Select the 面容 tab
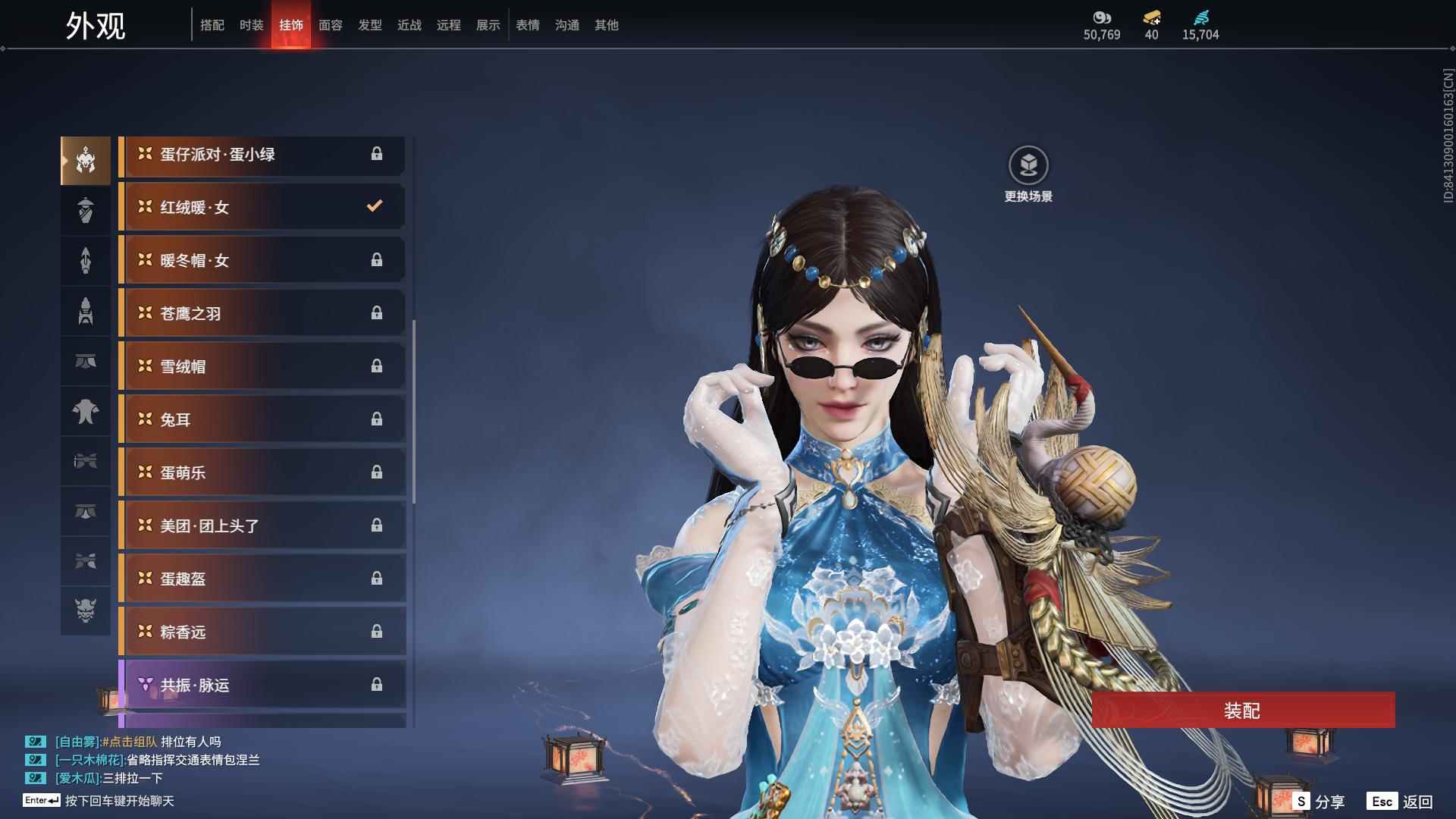 (330, 25)
